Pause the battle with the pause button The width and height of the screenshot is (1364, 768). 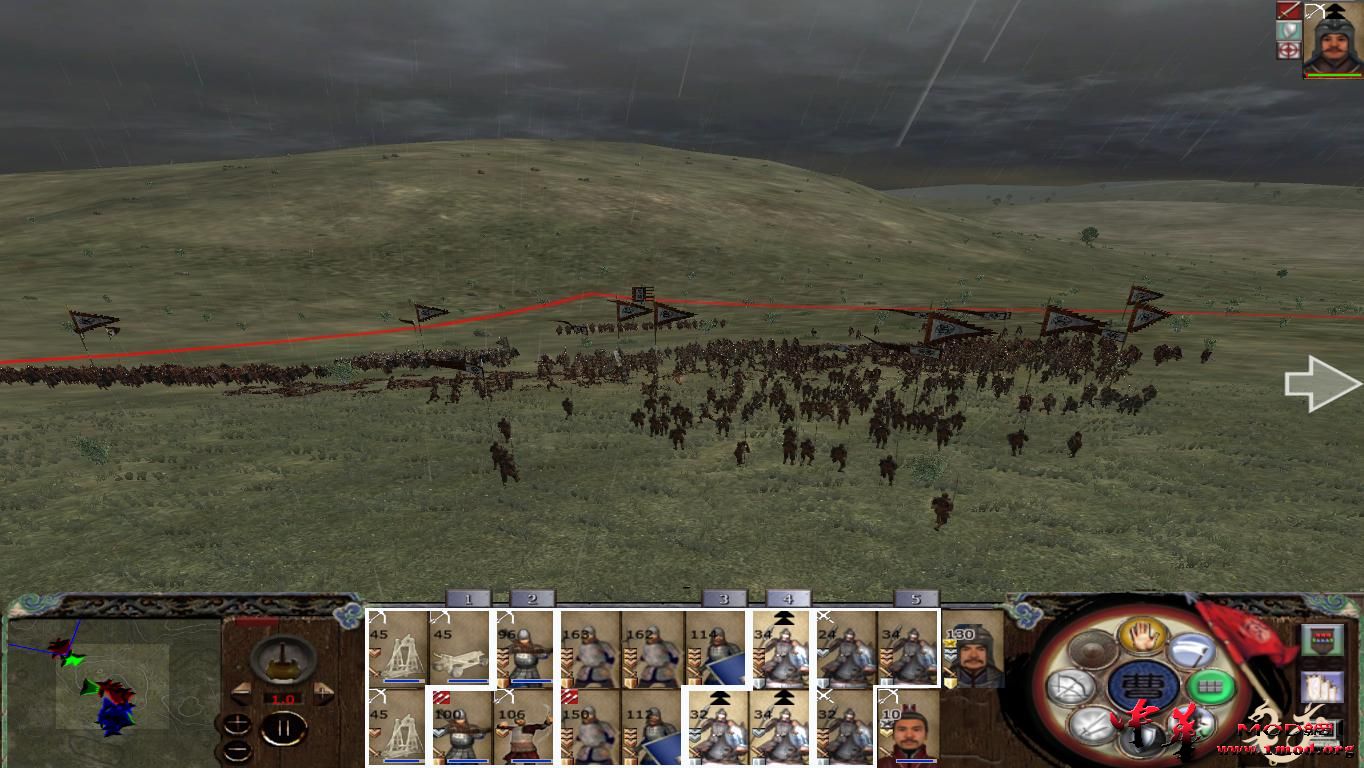(x=281, y=729)
